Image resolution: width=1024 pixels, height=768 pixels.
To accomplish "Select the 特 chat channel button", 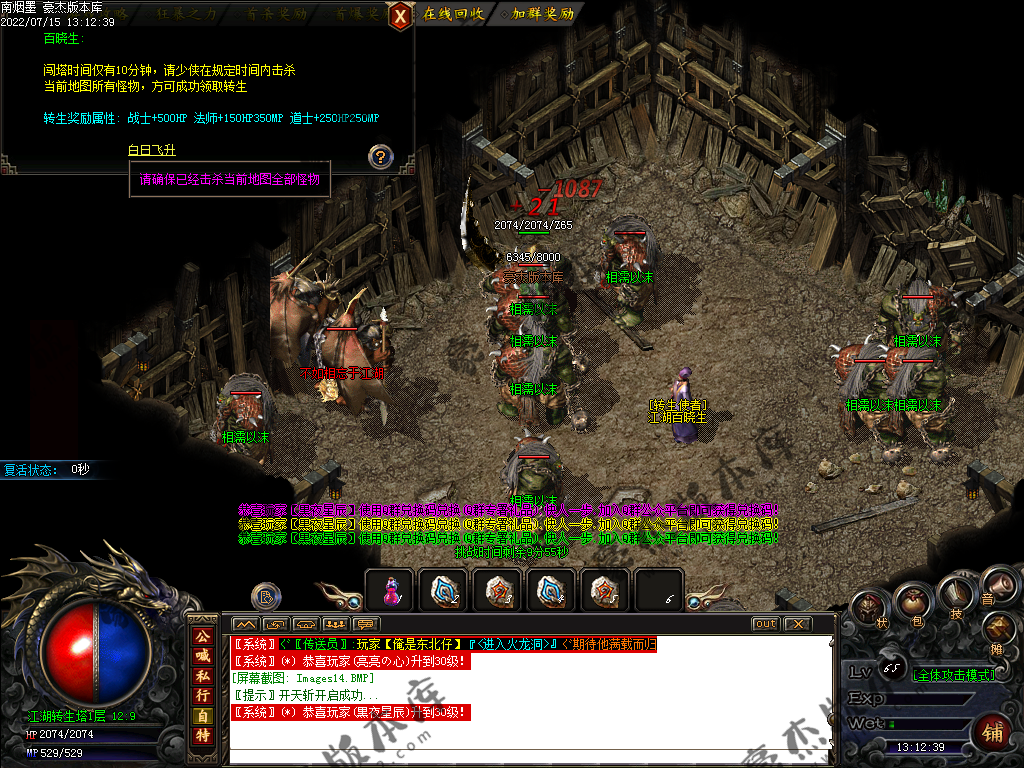I will click(x=203, y=735).
